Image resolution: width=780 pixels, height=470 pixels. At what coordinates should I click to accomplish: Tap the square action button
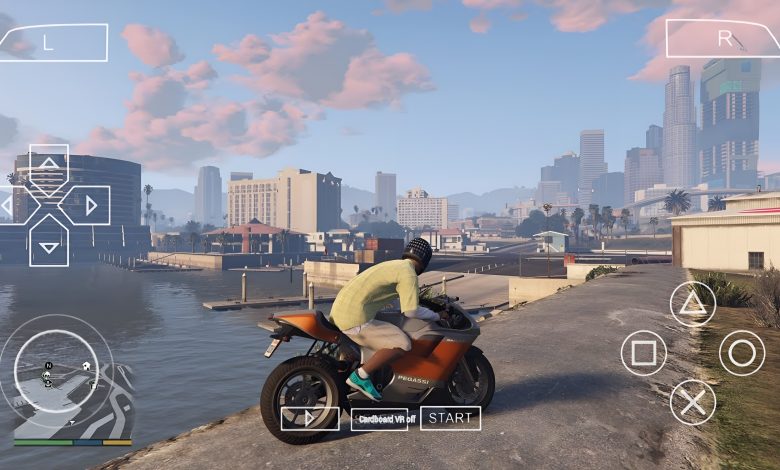coord(643,353)
